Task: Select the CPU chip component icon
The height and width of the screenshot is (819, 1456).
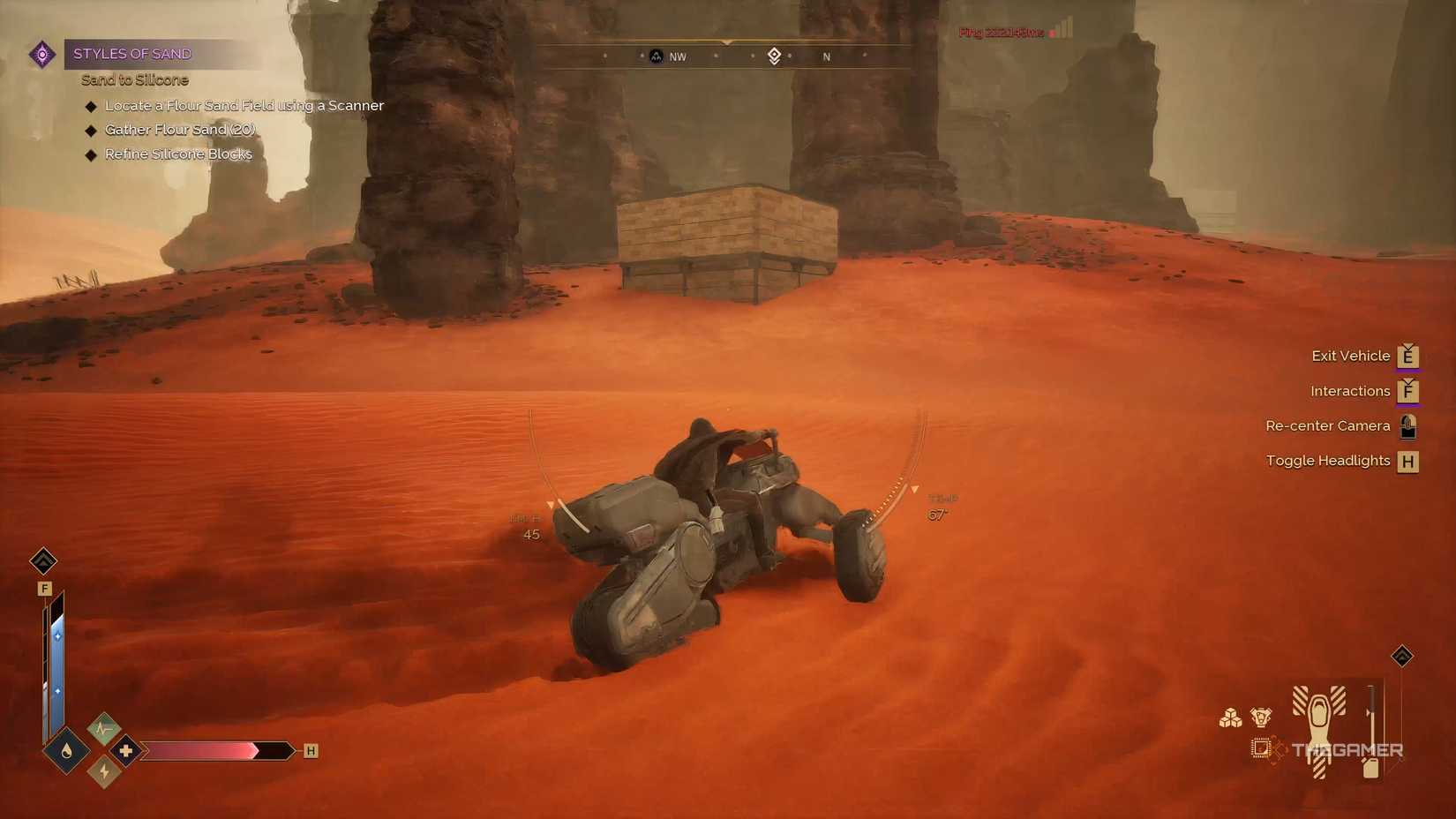Action: tap(1260, 747)
